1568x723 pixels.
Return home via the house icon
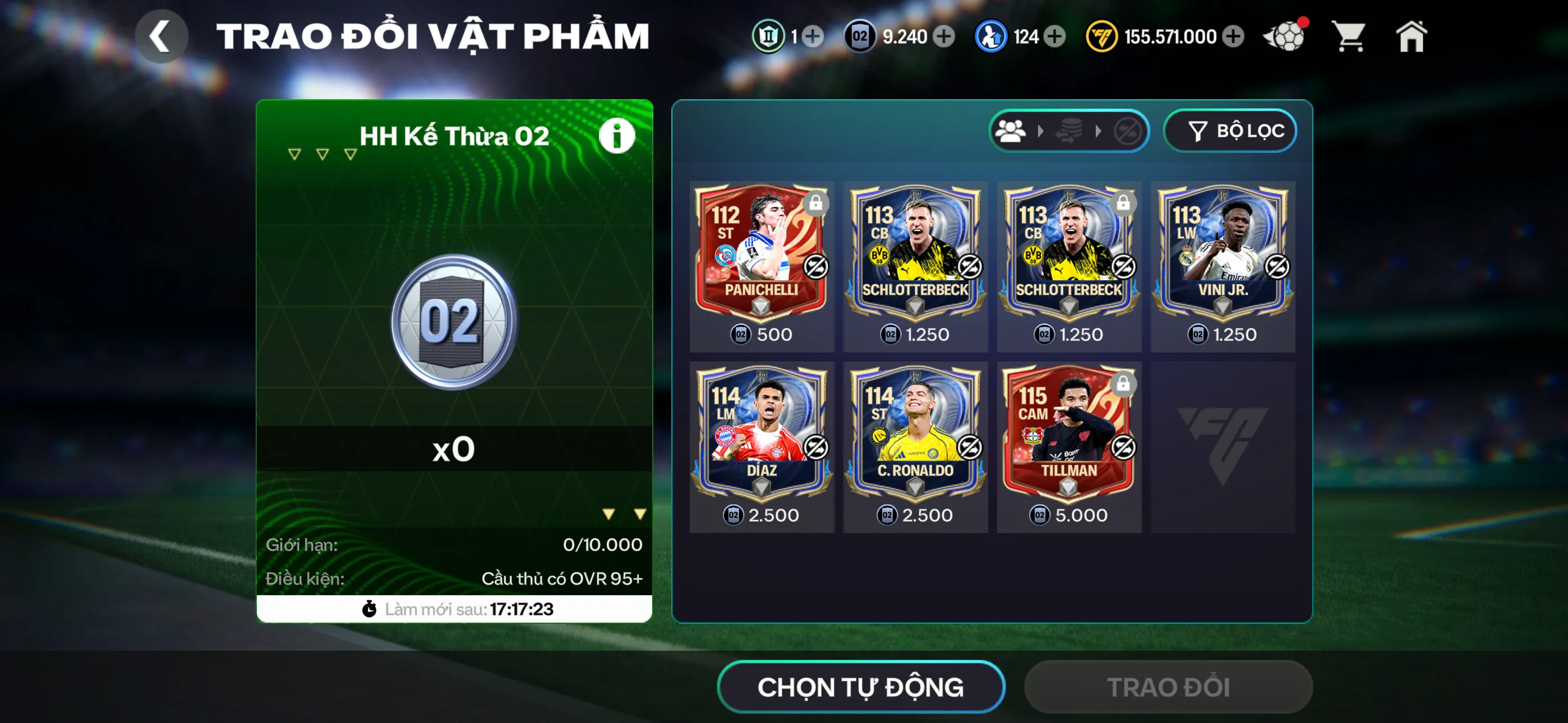pyautogui.click(x=1413, y=36)
